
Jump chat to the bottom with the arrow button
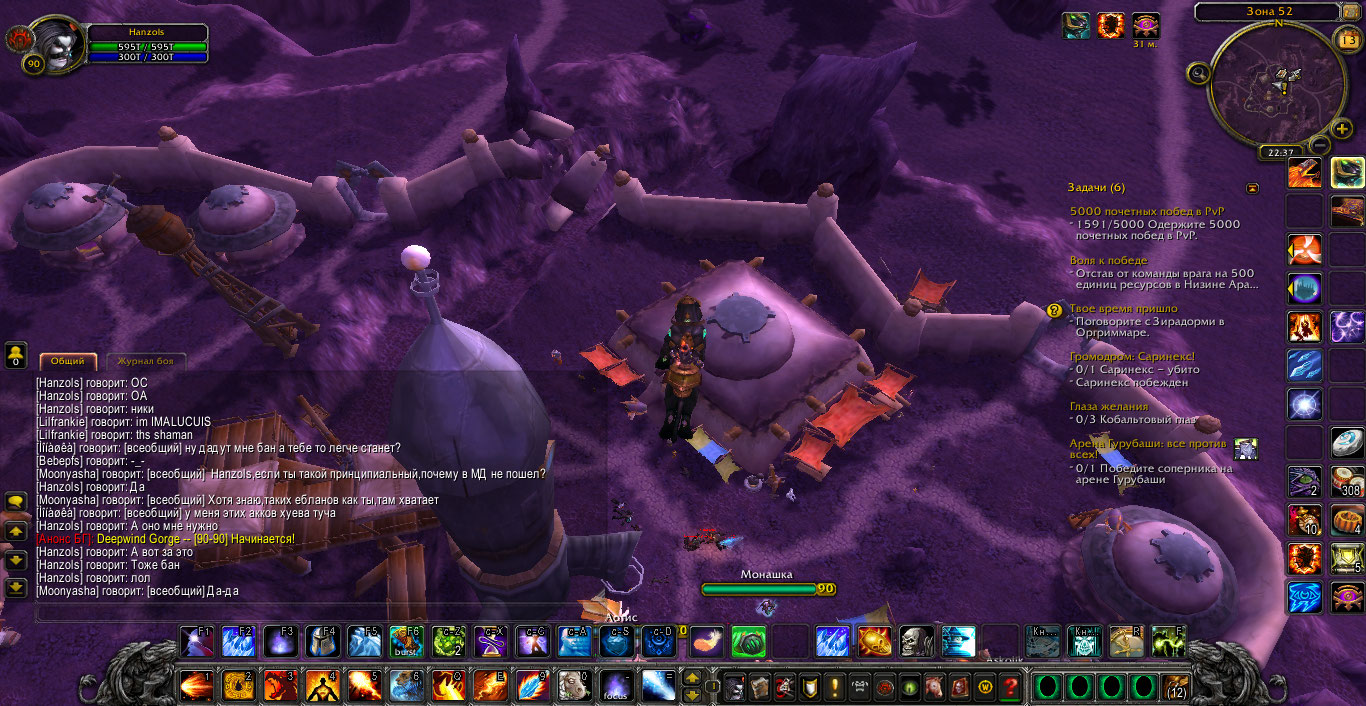tap(15, 587)
